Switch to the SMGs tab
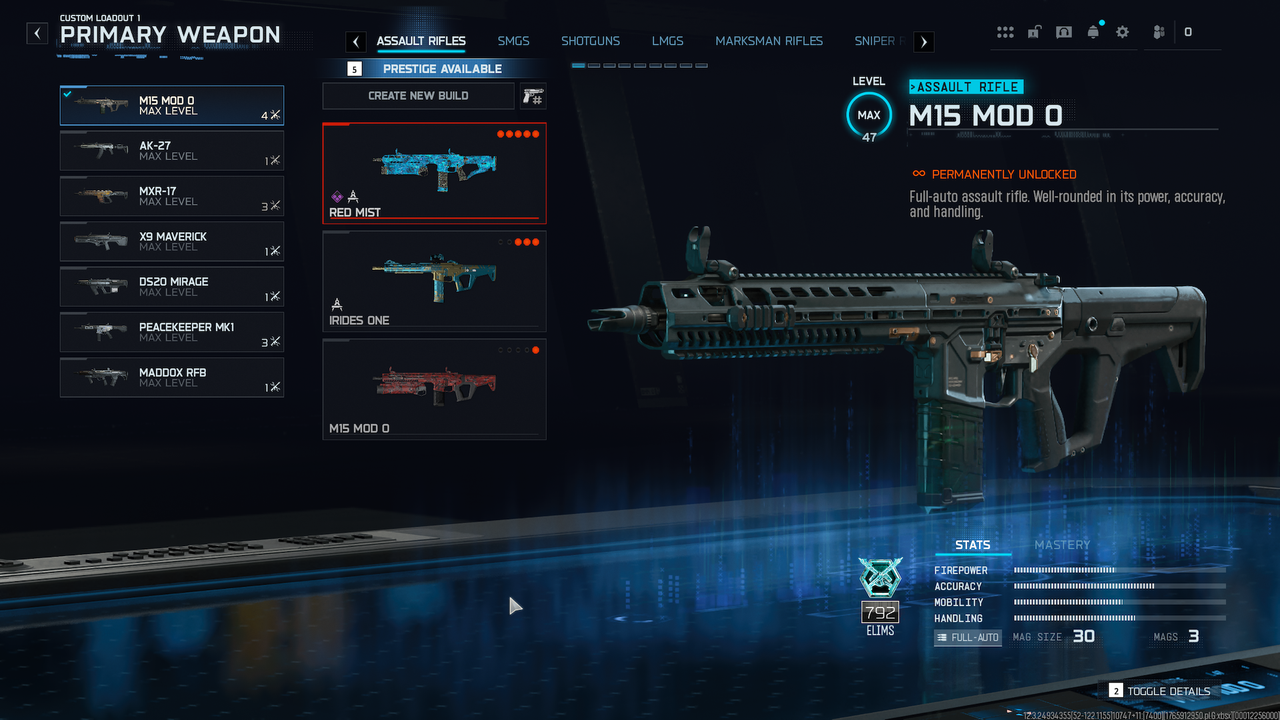This screenshot has width=1280, height=720. 513,41
